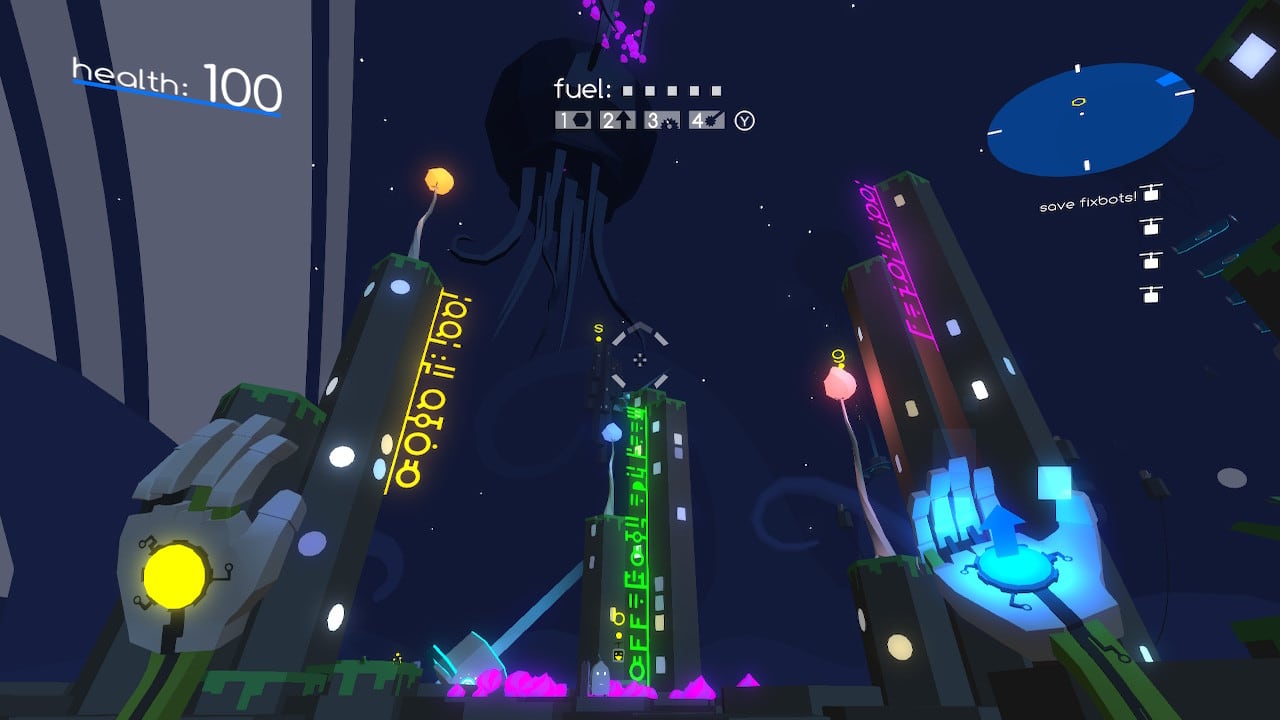1280x720 pixels.
Task: Click the light blue sector on the minimap
Action: click(x=1168, y=79)
